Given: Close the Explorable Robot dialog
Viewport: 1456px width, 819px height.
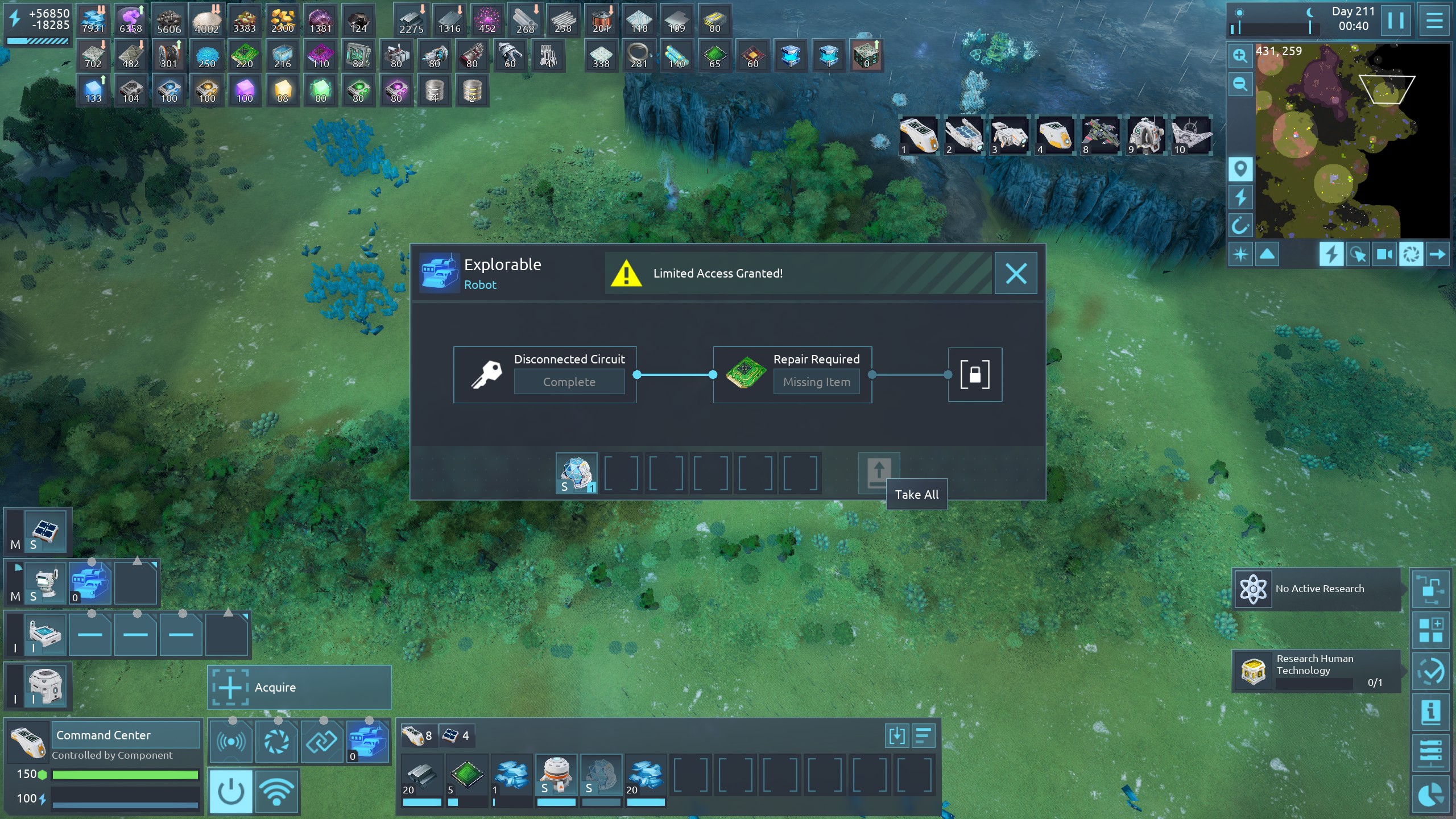Looking at the screenshot, I should click(1016, 274).
